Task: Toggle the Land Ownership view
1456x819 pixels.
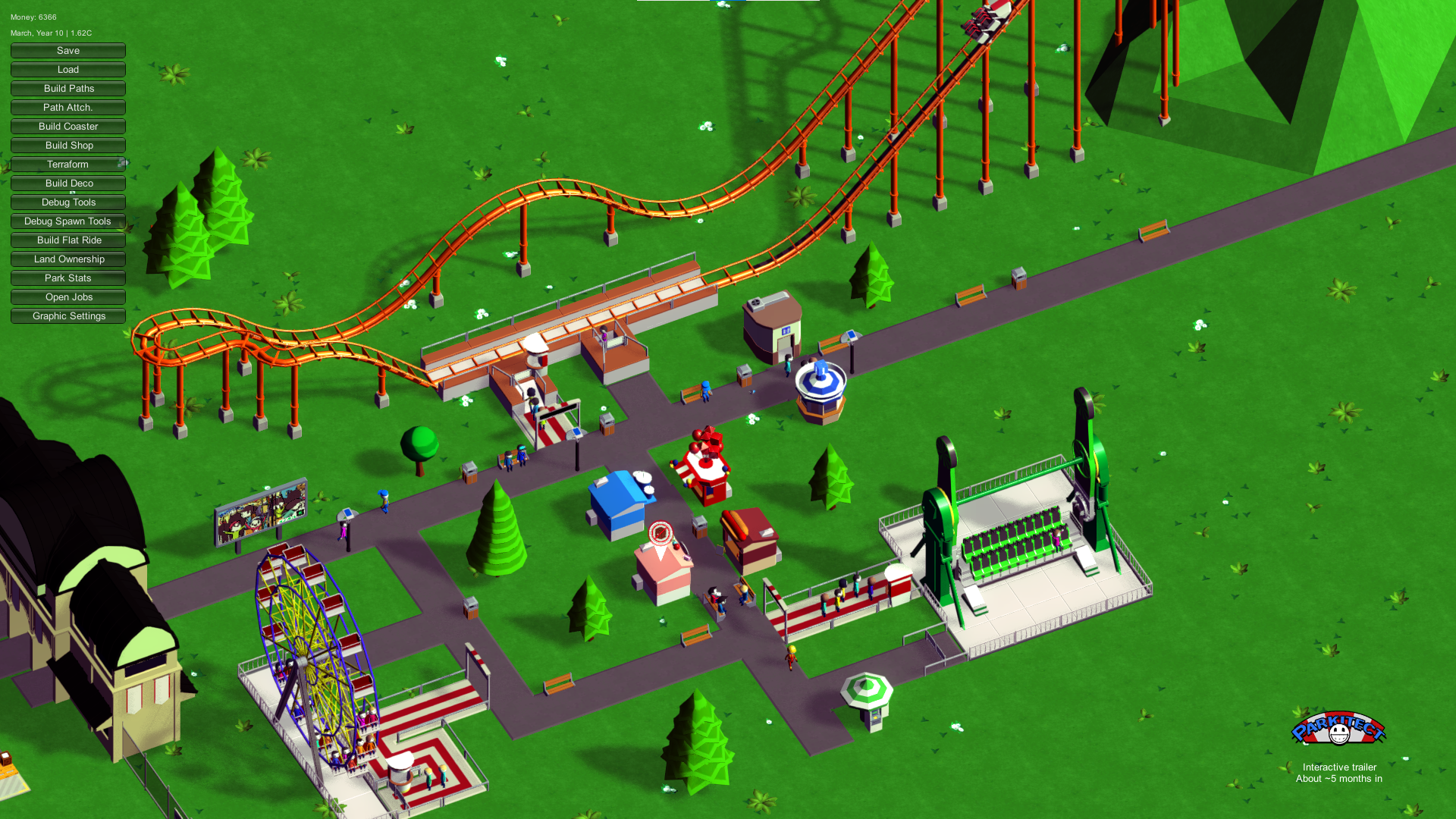Action: 68,259
